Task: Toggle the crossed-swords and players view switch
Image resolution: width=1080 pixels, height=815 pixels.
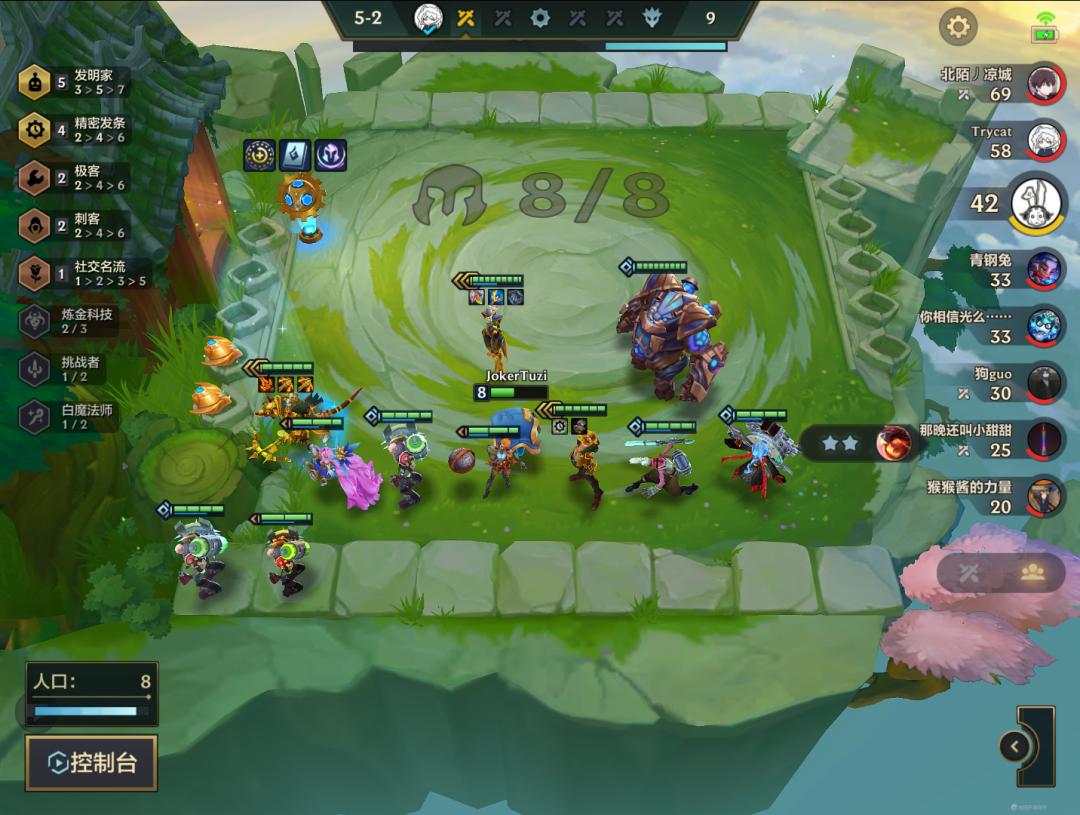Action: pyautogui.click(x=1000, y=572)
